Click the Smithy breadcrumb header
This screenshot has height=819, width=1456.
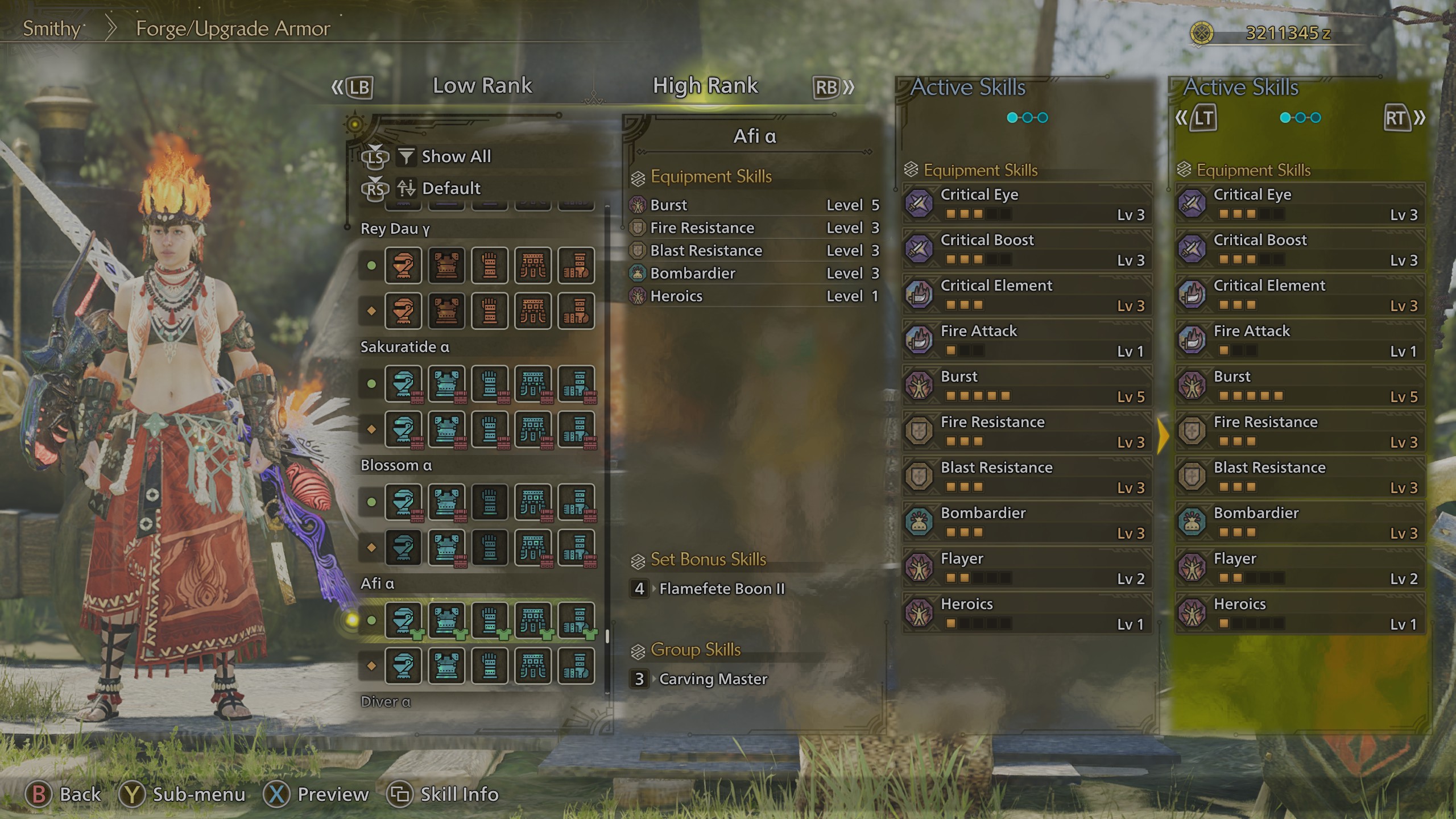pyautogui.click(x=51, y=28)
